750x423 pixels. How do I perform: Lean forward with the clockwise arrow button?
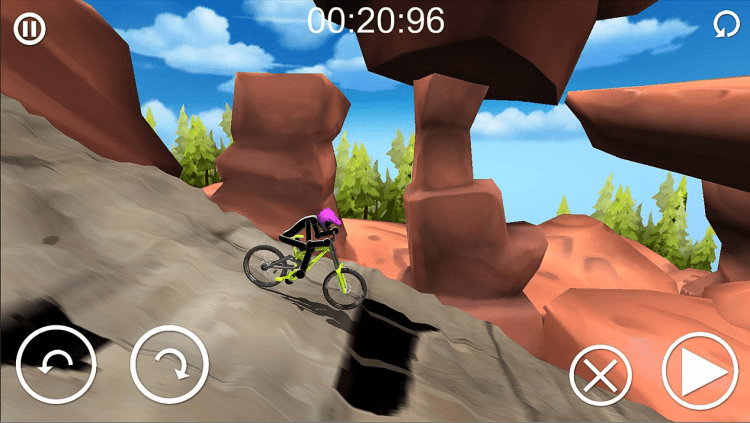(x=169, y=365)
